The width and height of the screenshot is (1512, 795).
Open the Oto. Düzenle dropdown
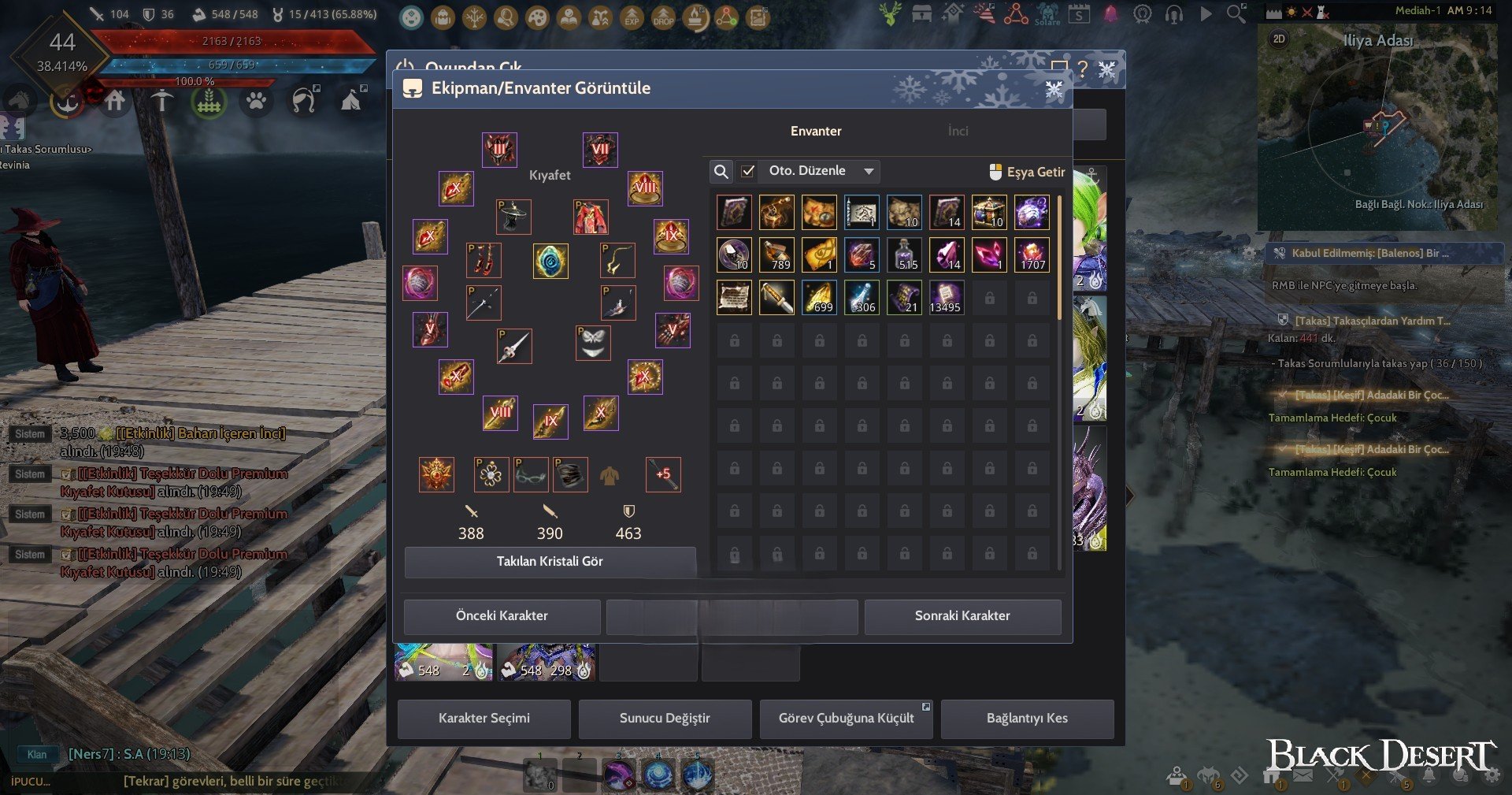click(819, 171)
